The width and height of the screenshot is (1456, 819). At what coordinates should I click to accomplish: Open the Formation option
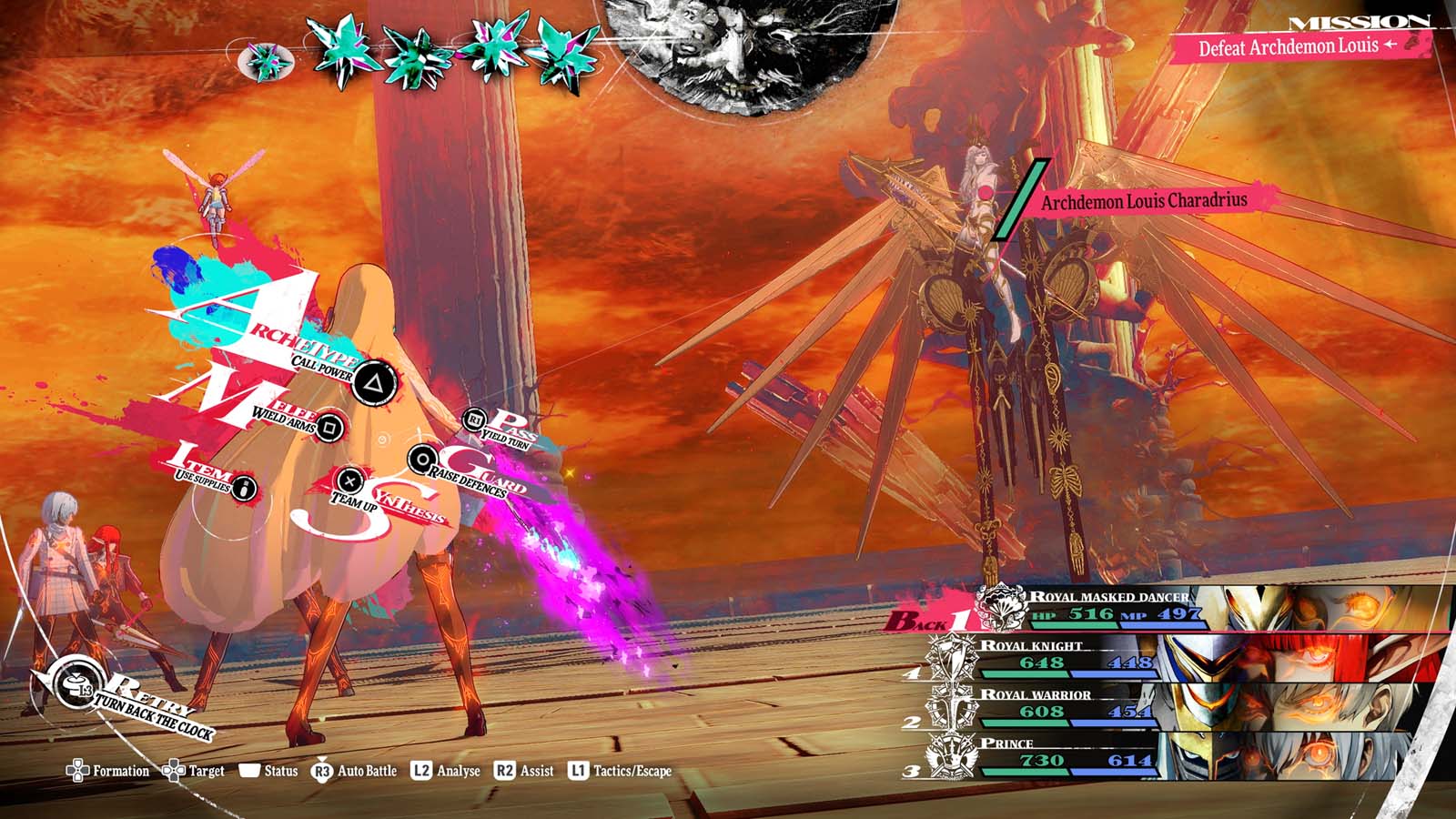(108, 771)
